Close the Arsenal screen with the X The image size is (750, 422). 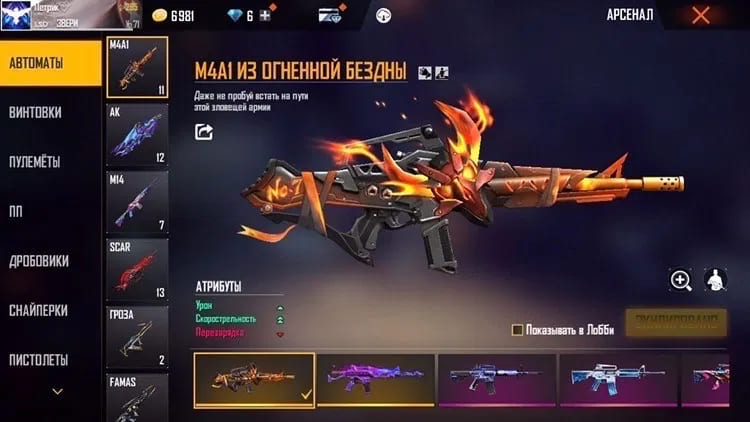coord(700,15)
